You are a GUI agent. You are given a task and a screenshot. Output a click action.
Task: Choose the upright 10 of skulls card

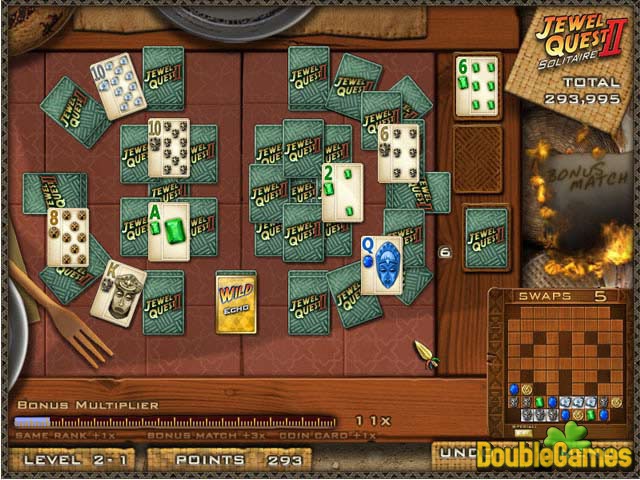(168, 148)
